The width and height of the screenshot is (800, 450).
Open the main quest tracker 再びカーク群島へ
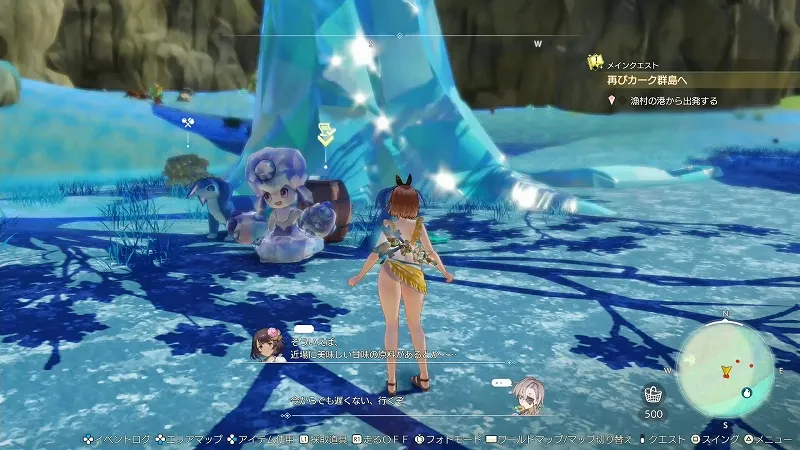pyautogui.click(x=662, y=80)
